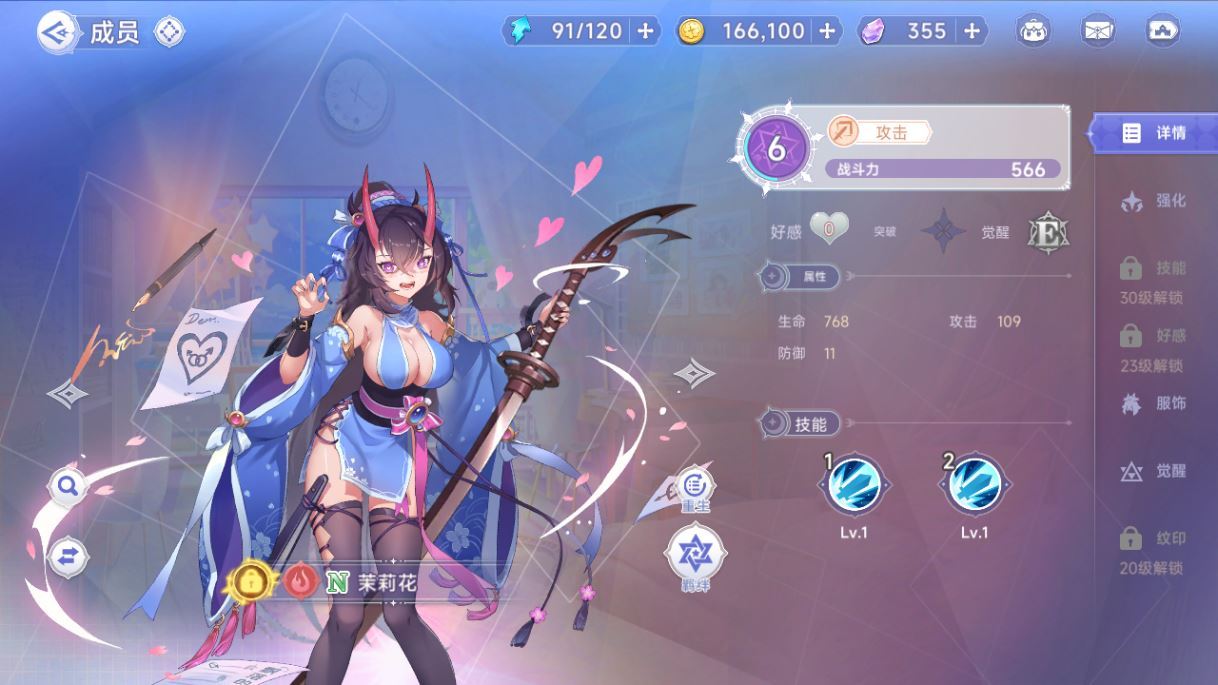View the first skill icon
Image resolution: width=1218 pixels, height=685 pixels.
[x=854, y=485]
